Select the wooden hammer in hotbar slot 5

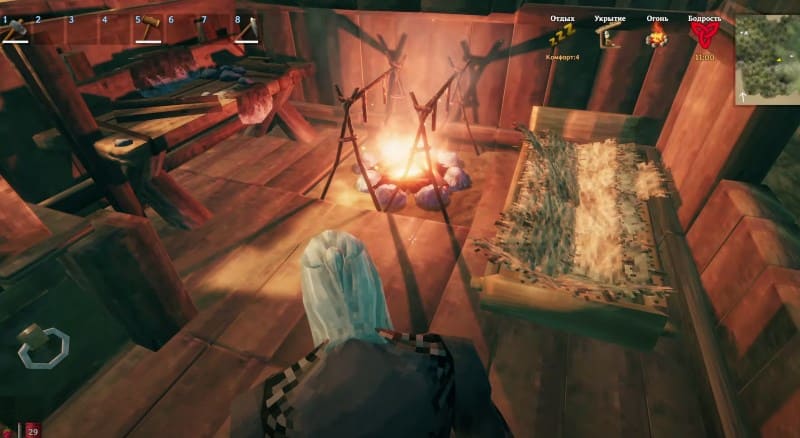point(147,29)
